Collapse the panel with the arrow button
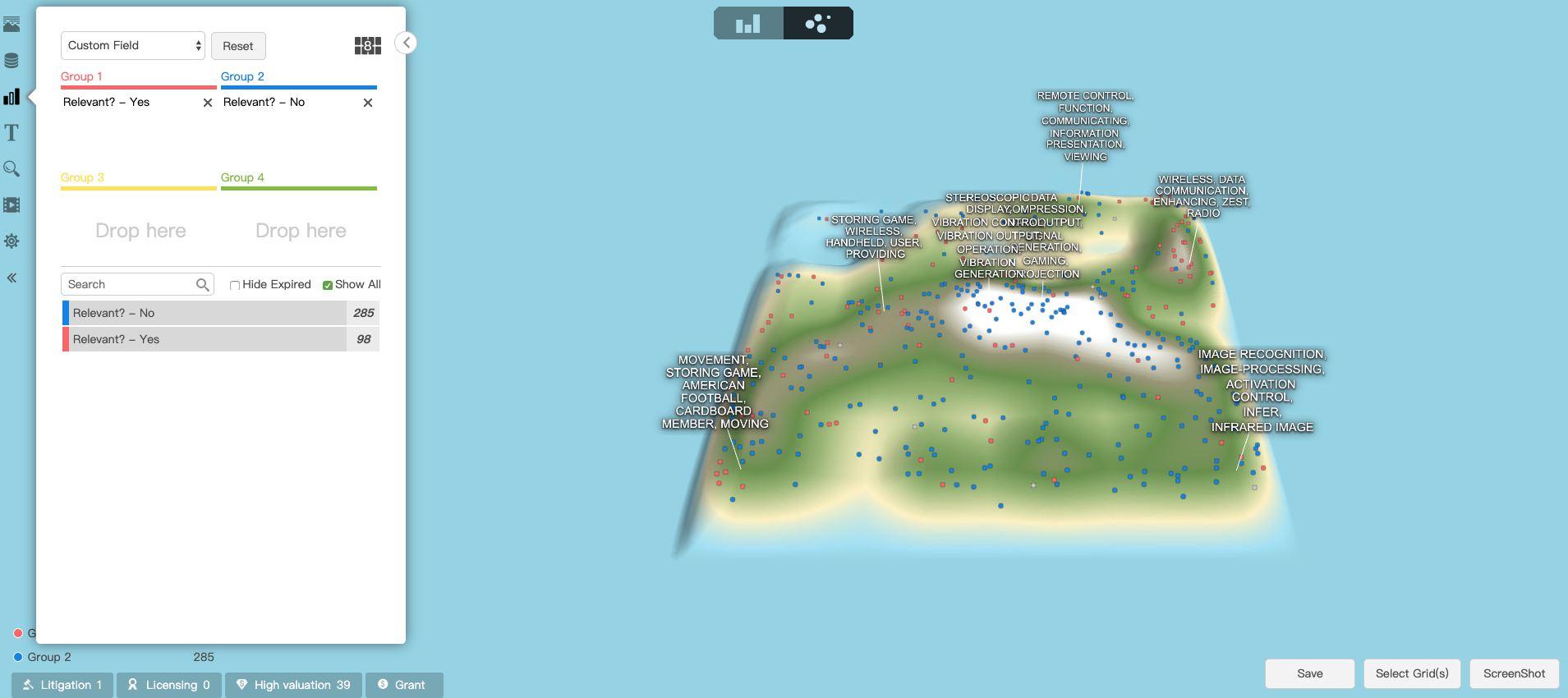The height and width of the screenshot is (698, 1568). point(406,43)
